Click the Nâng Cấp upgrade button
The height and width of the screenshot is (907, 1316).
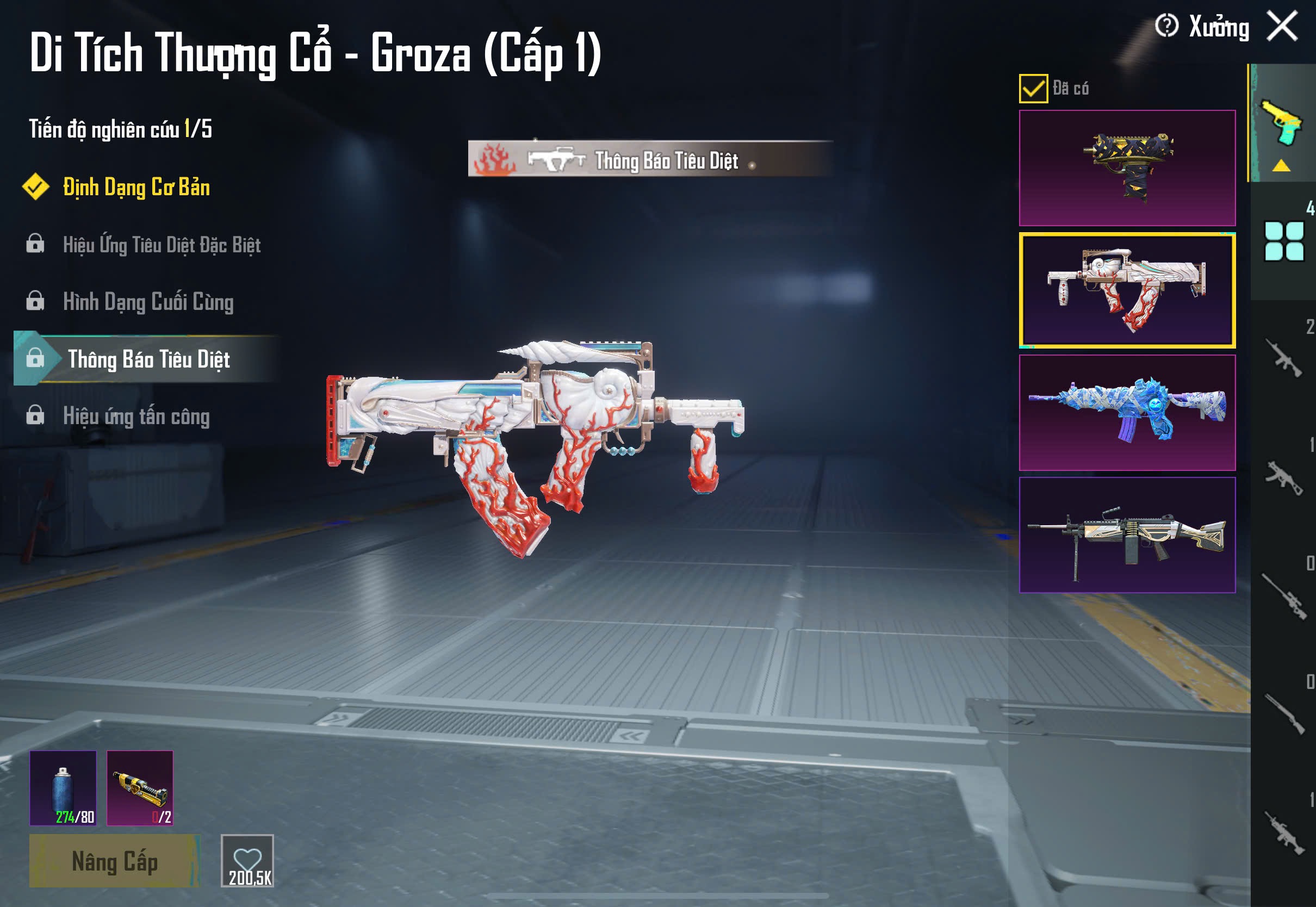114,861
